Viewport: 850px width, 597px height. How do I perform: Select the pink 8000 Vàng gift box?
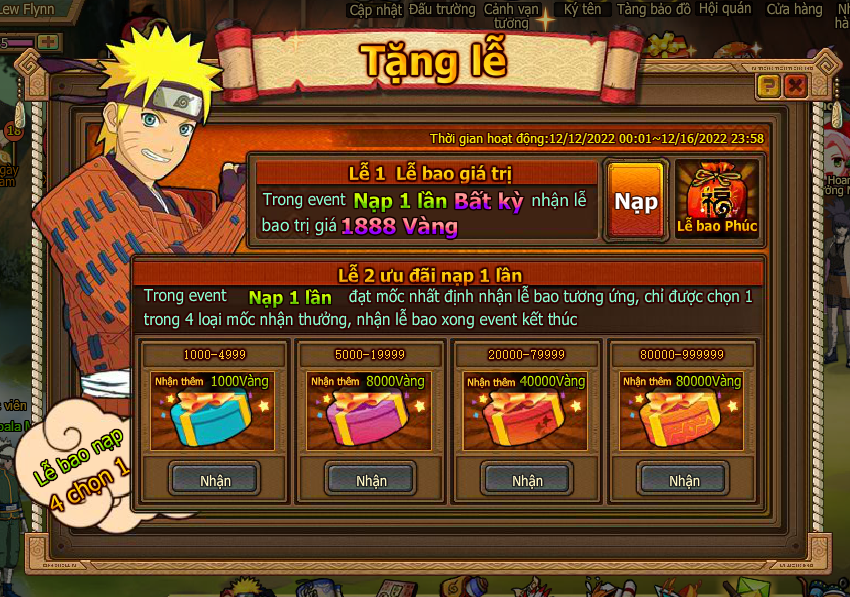(371, 418)
